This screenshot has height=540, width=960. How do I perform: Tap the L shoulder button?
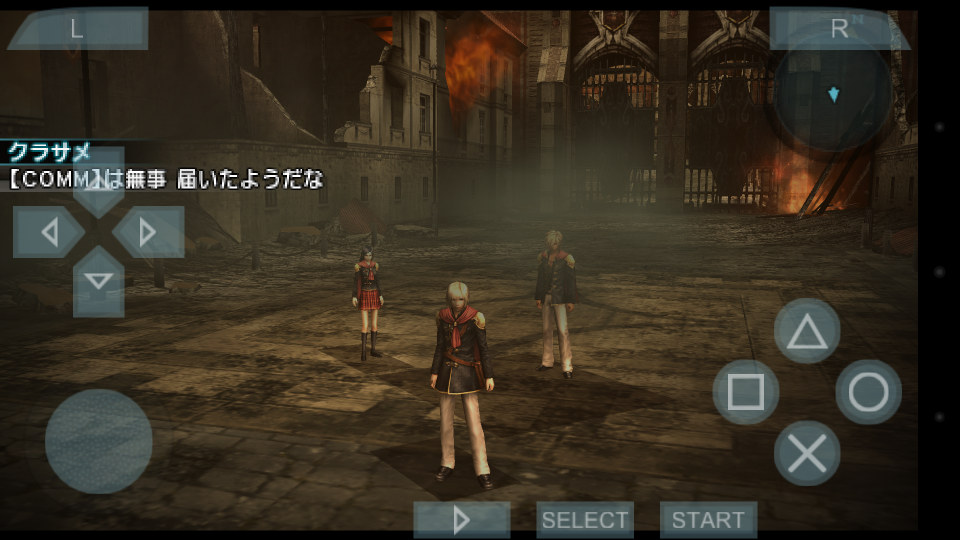tap(77, 29)
